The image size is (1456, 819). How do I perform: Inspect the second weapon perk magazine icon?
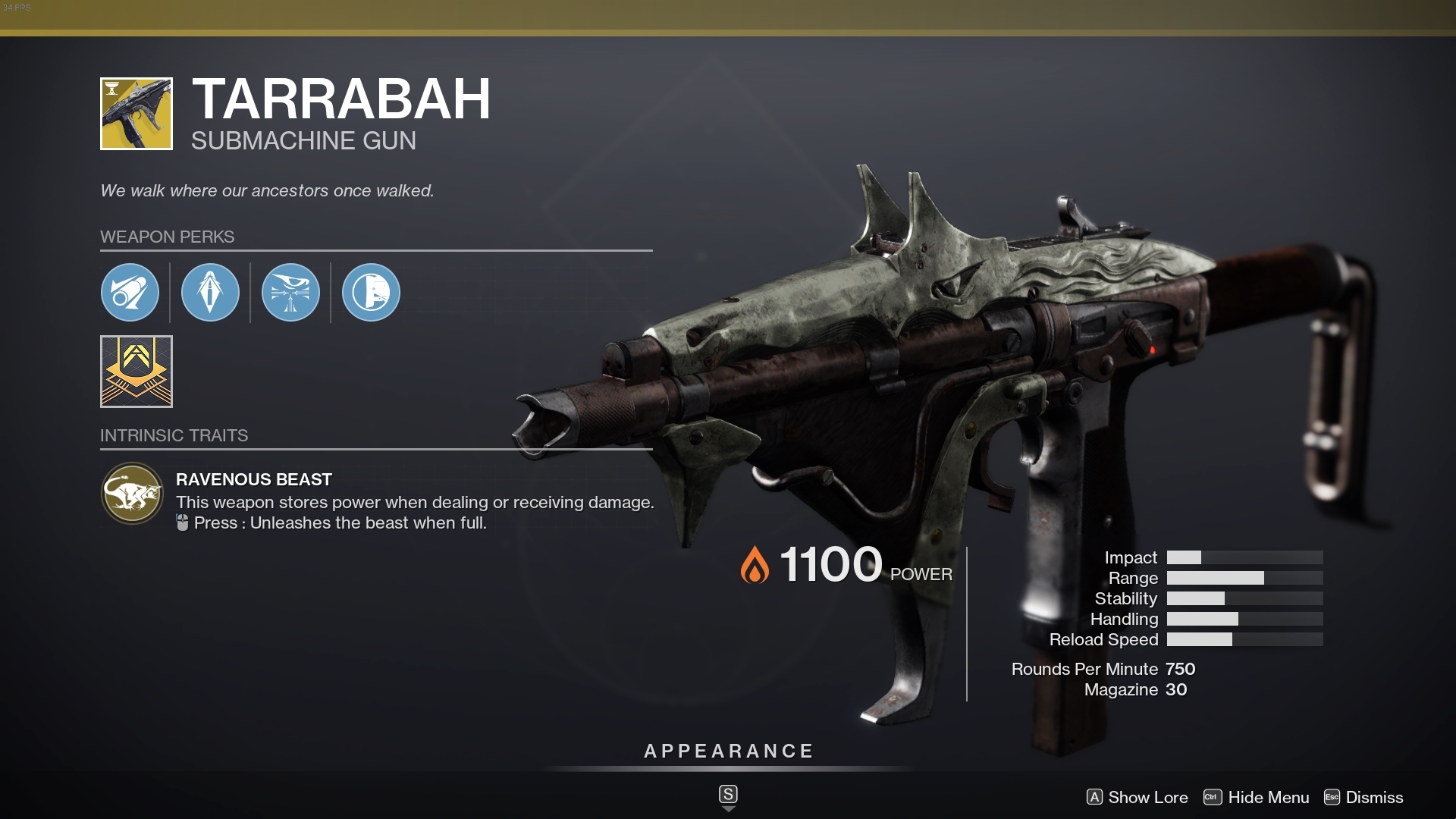tap(210, 292)
